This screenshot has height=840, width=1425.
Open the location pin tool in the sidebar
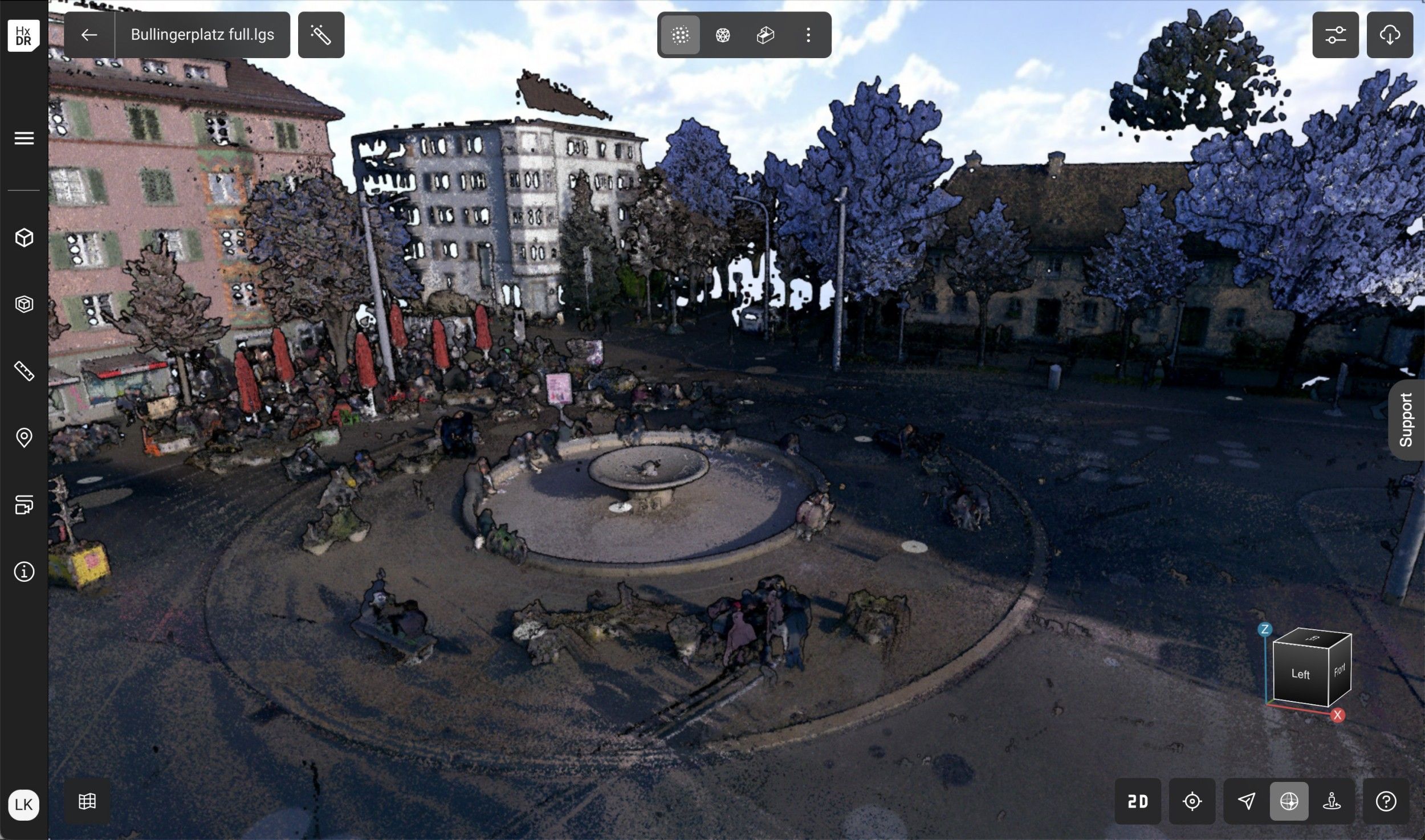24,438
